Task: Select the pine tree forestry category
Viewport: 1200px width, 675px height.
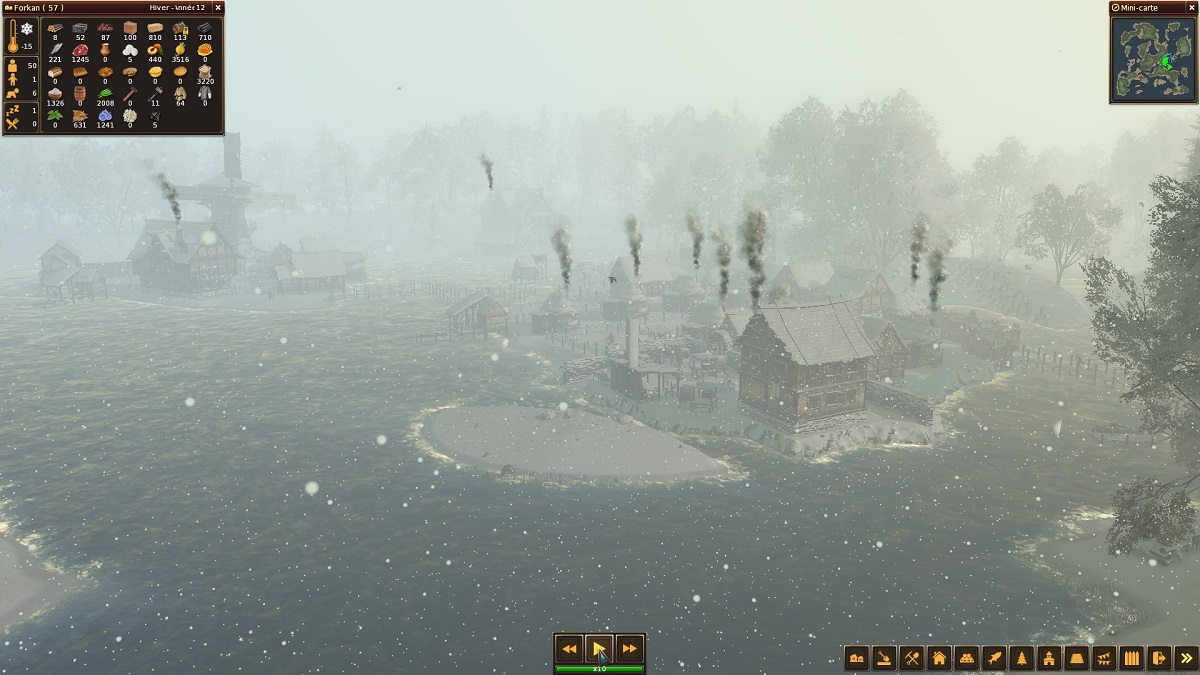Action: point(1021,658)
